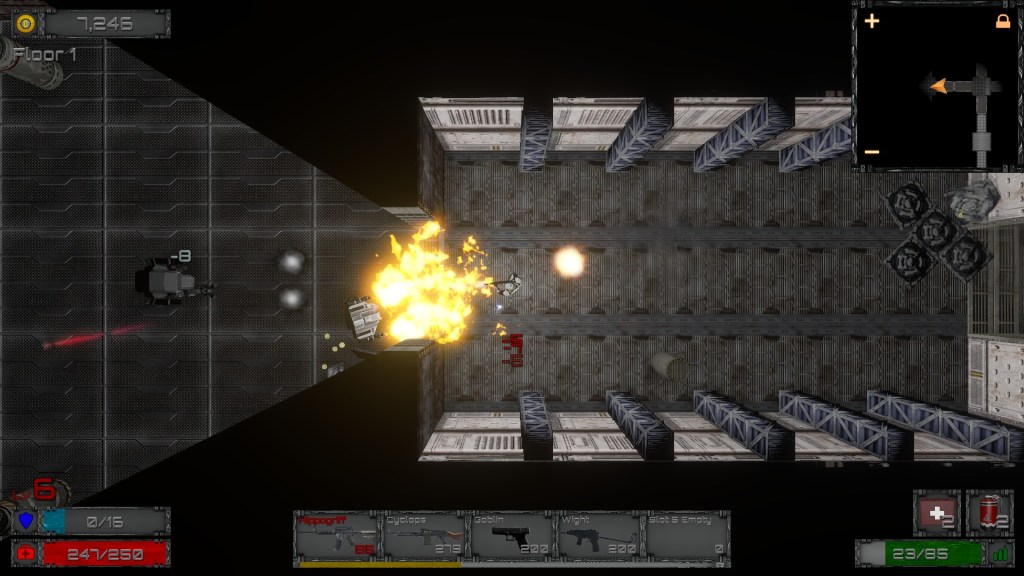1024x576 pixels.
Task: Switch to the Cyclops rifle slot
Action: (424, 537)
